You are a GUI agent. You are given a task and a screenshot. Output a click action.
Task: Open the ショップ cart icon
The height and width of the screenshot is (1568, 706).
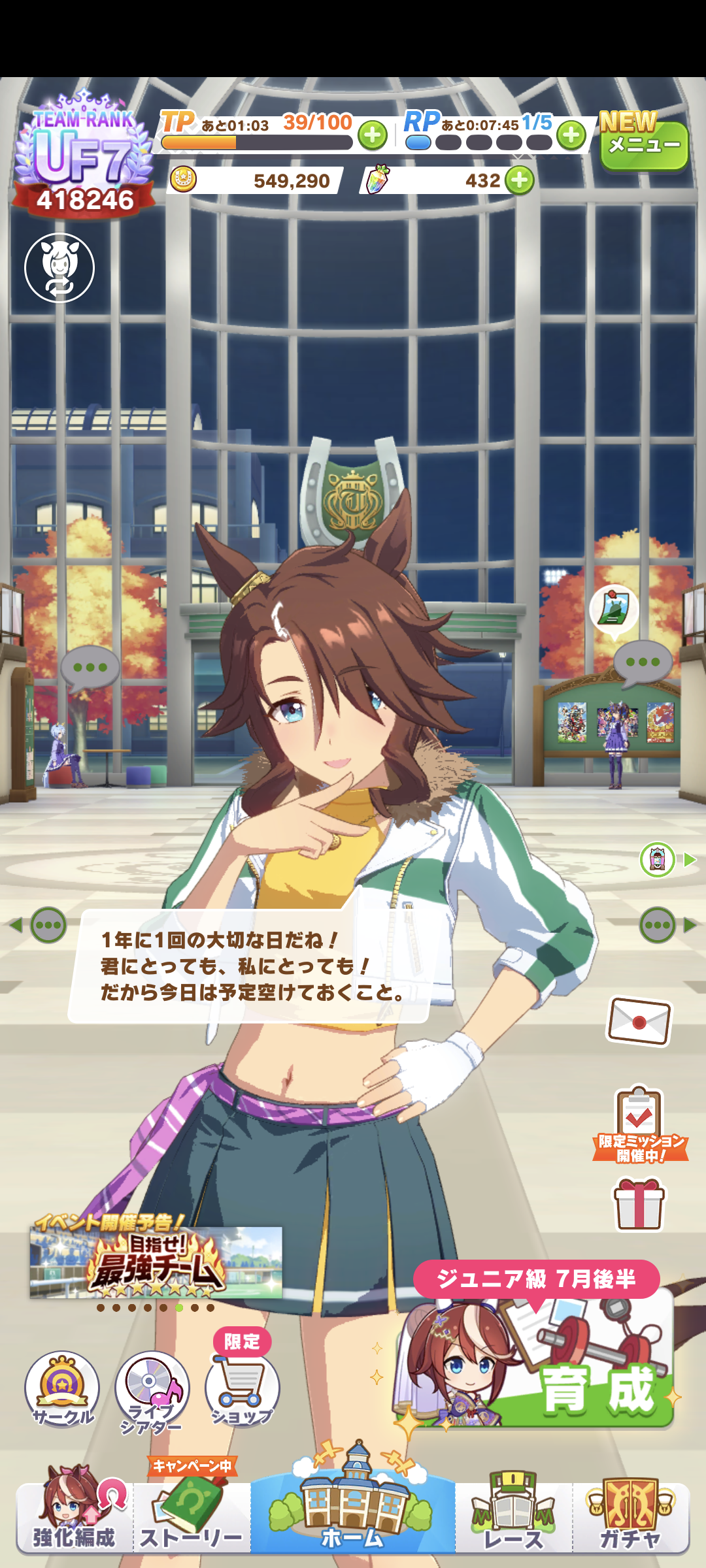coord(243,1388)
